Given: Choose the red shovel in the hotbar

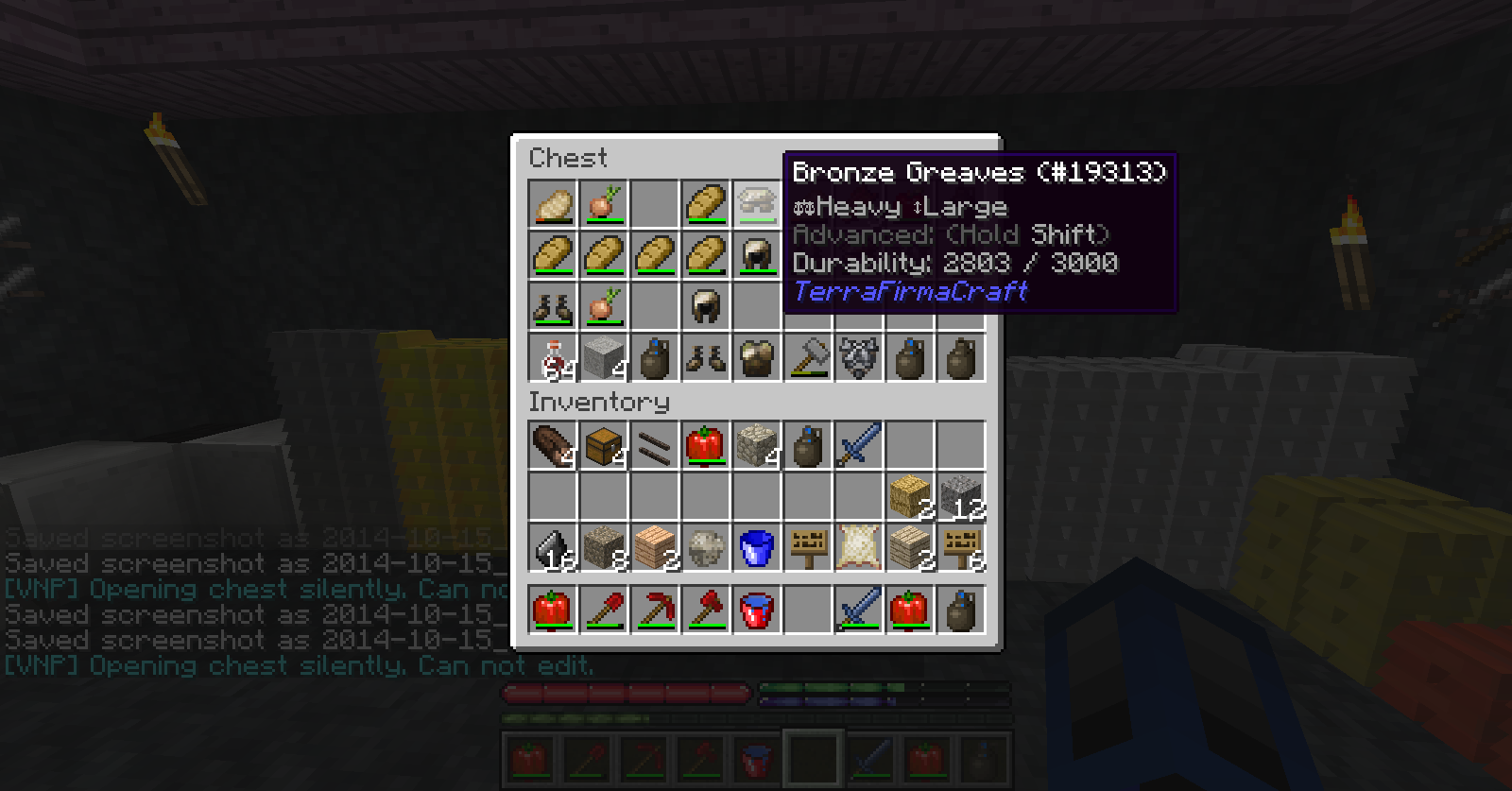Looking at the screenshot, I should coord(604,610).
